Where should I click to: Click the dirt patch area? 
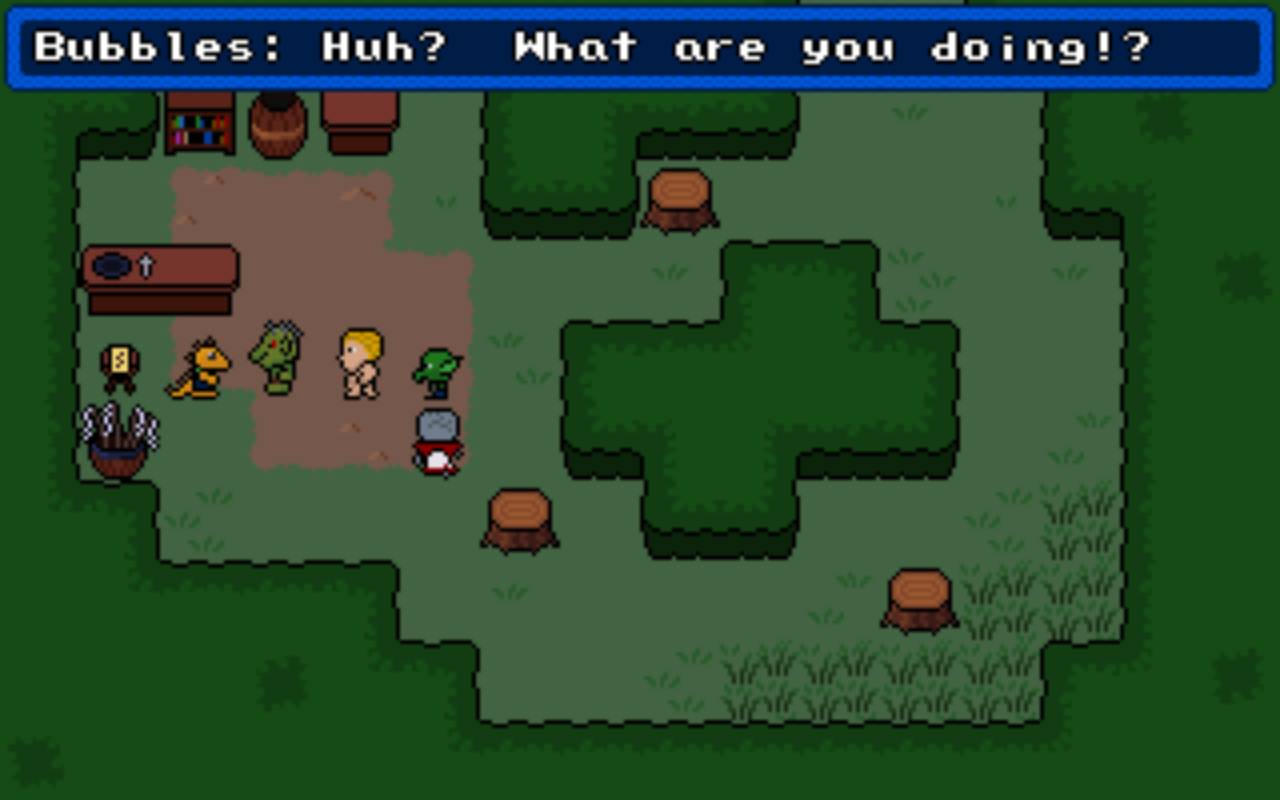[x=320, y=230]
